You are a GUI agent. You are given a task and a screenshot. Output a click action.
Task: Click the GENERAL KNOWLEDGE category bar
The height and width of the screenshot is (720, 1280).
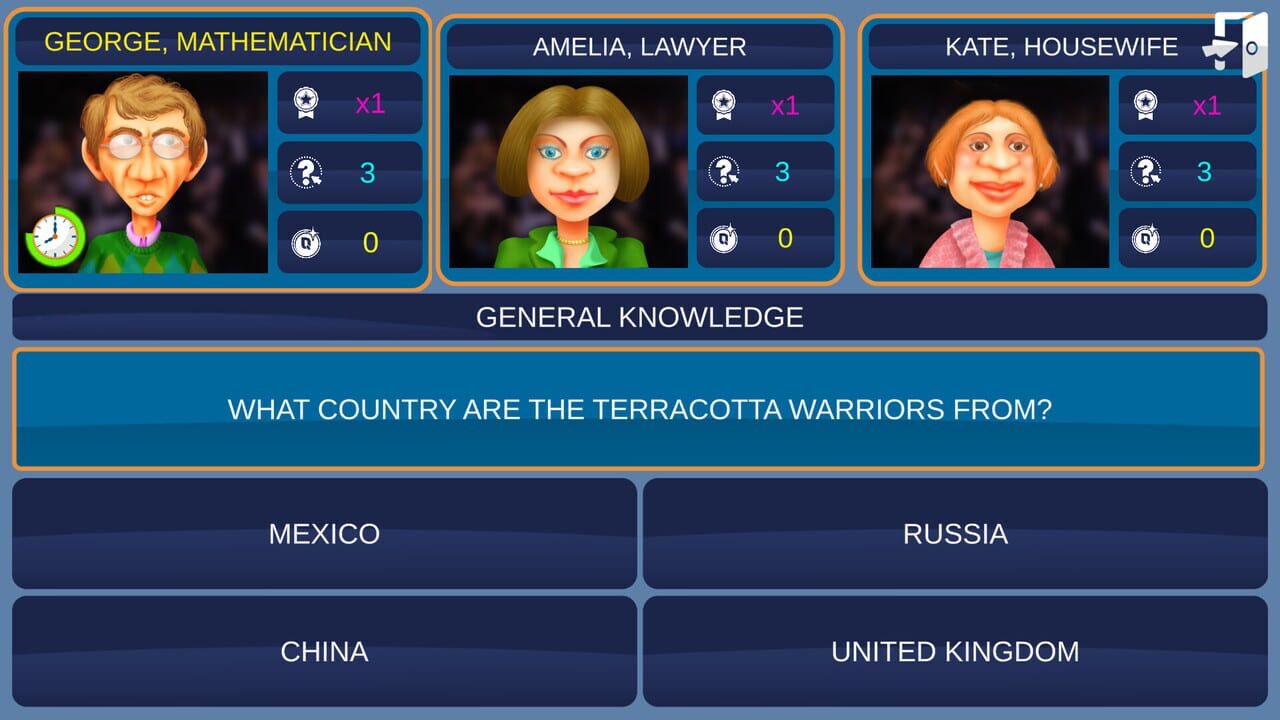click(640, 317)
